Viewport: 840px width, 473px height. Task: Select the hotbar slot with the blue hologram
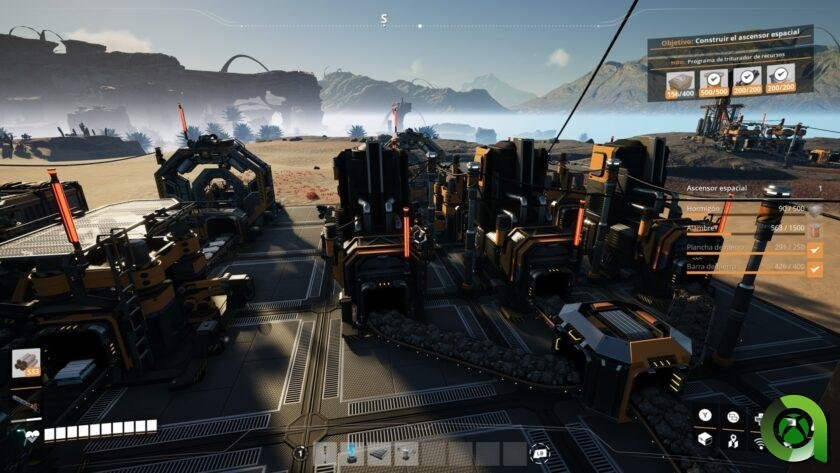(x=352, y=455)
